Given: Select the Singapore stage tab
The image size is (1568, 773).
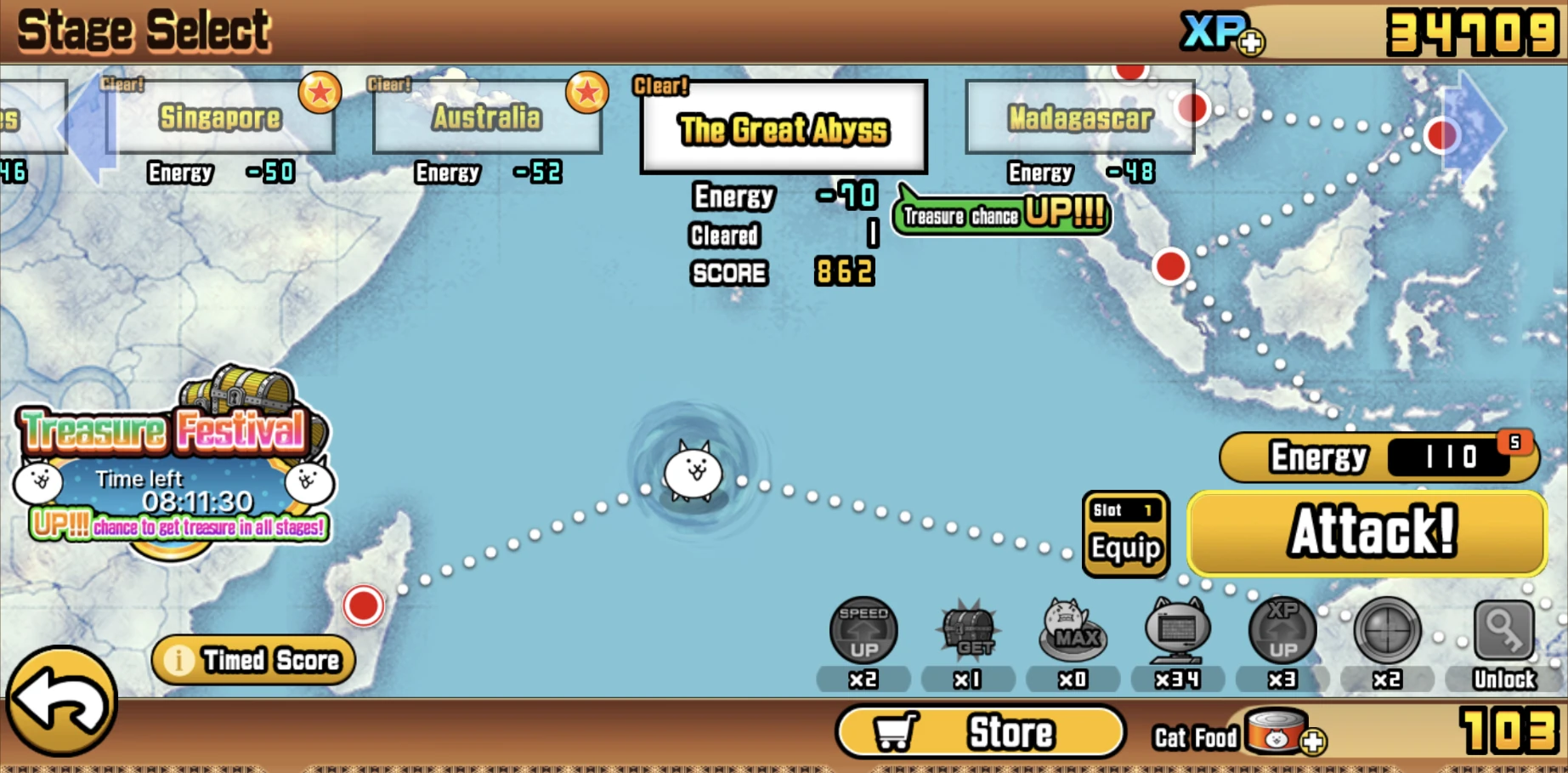Looking at the screenshot, I should pyautogui.click(x=221, y=117).
